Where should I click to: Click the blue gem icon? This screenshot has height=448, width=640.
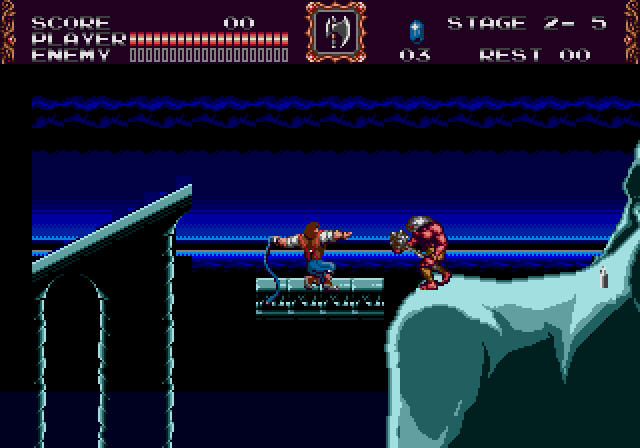tap(415, 30)
